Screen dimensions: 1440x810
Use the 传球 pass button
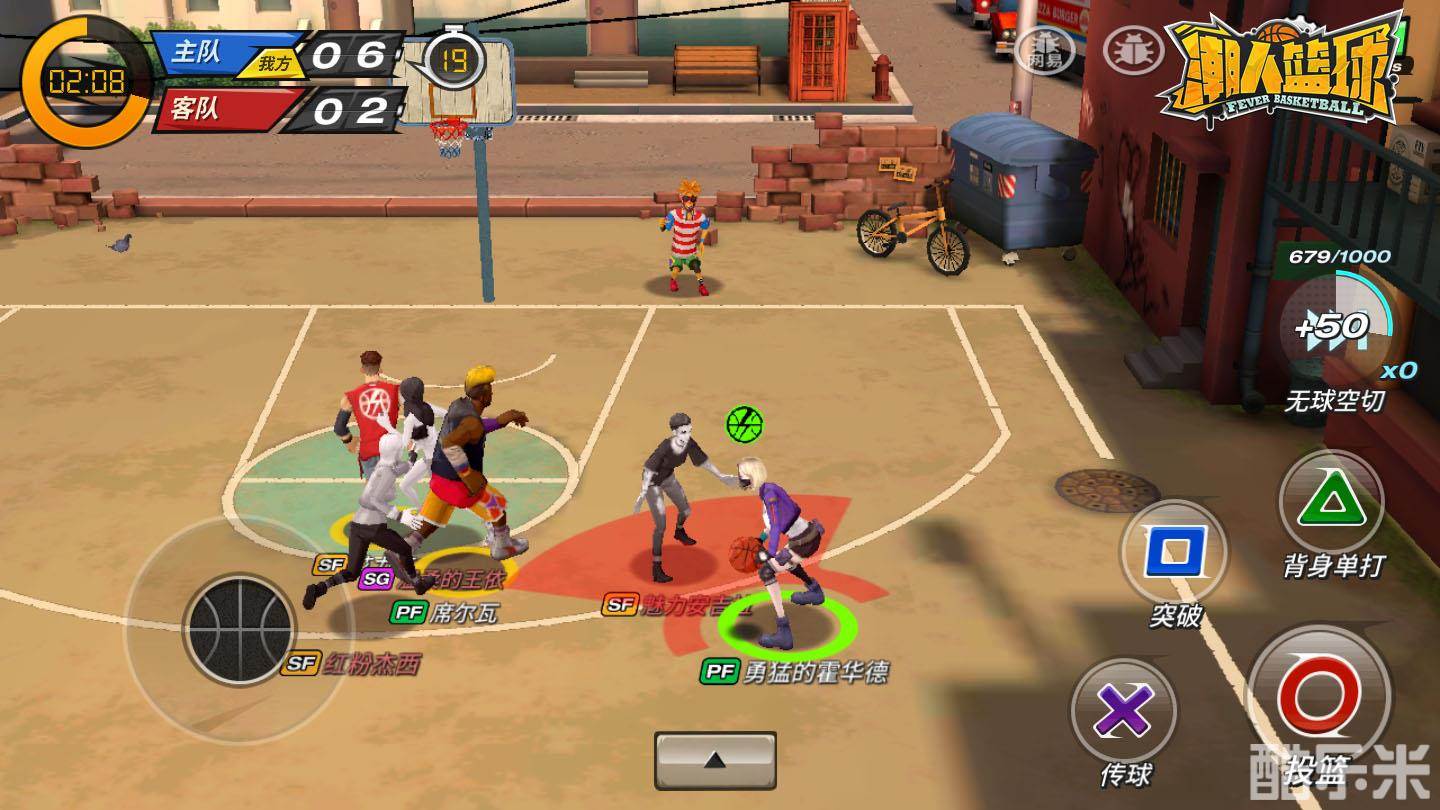point(1123,712)
